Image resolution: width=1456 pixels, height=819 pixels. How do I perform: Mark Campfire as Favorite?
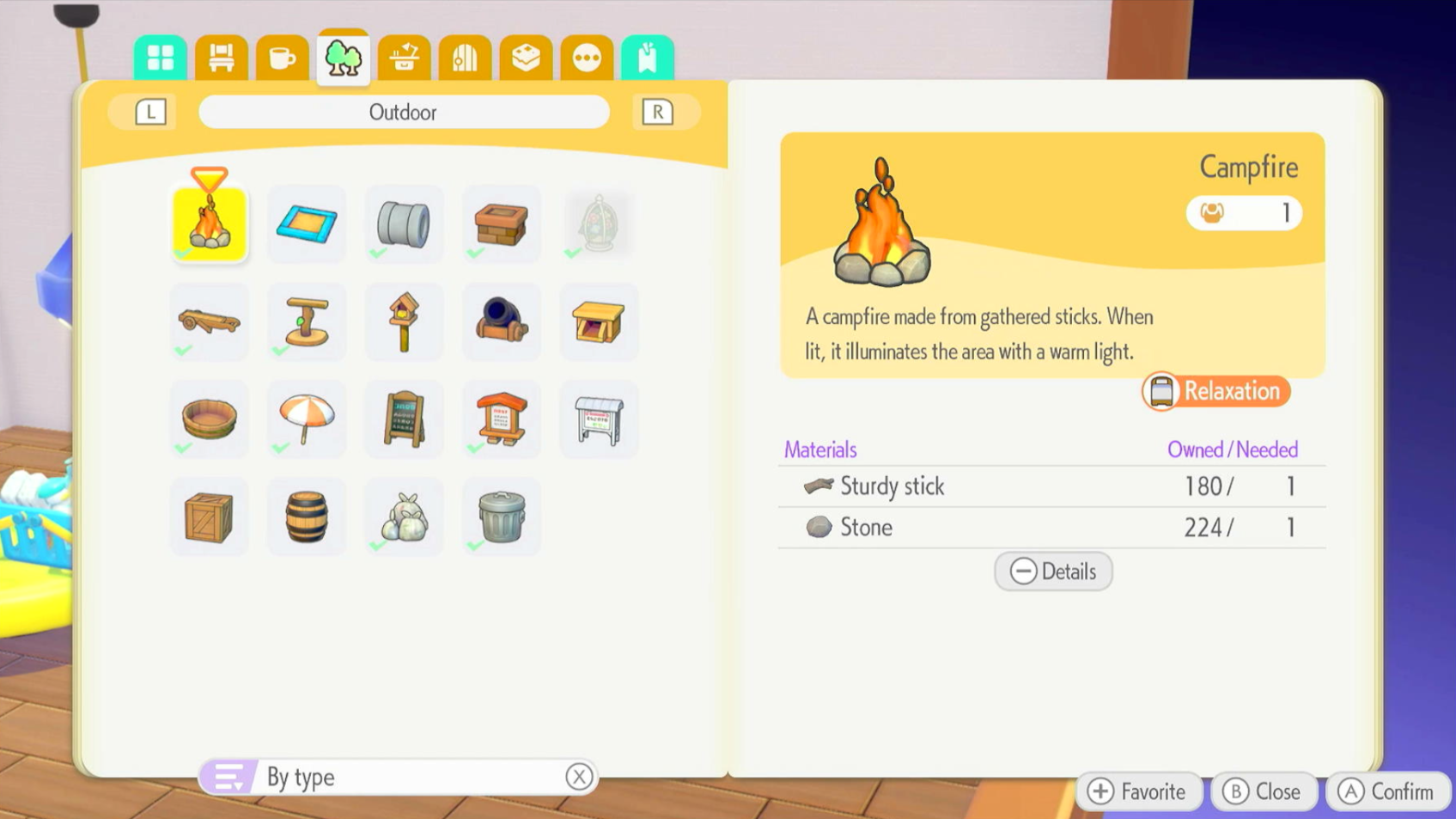tap(1137, 791)
